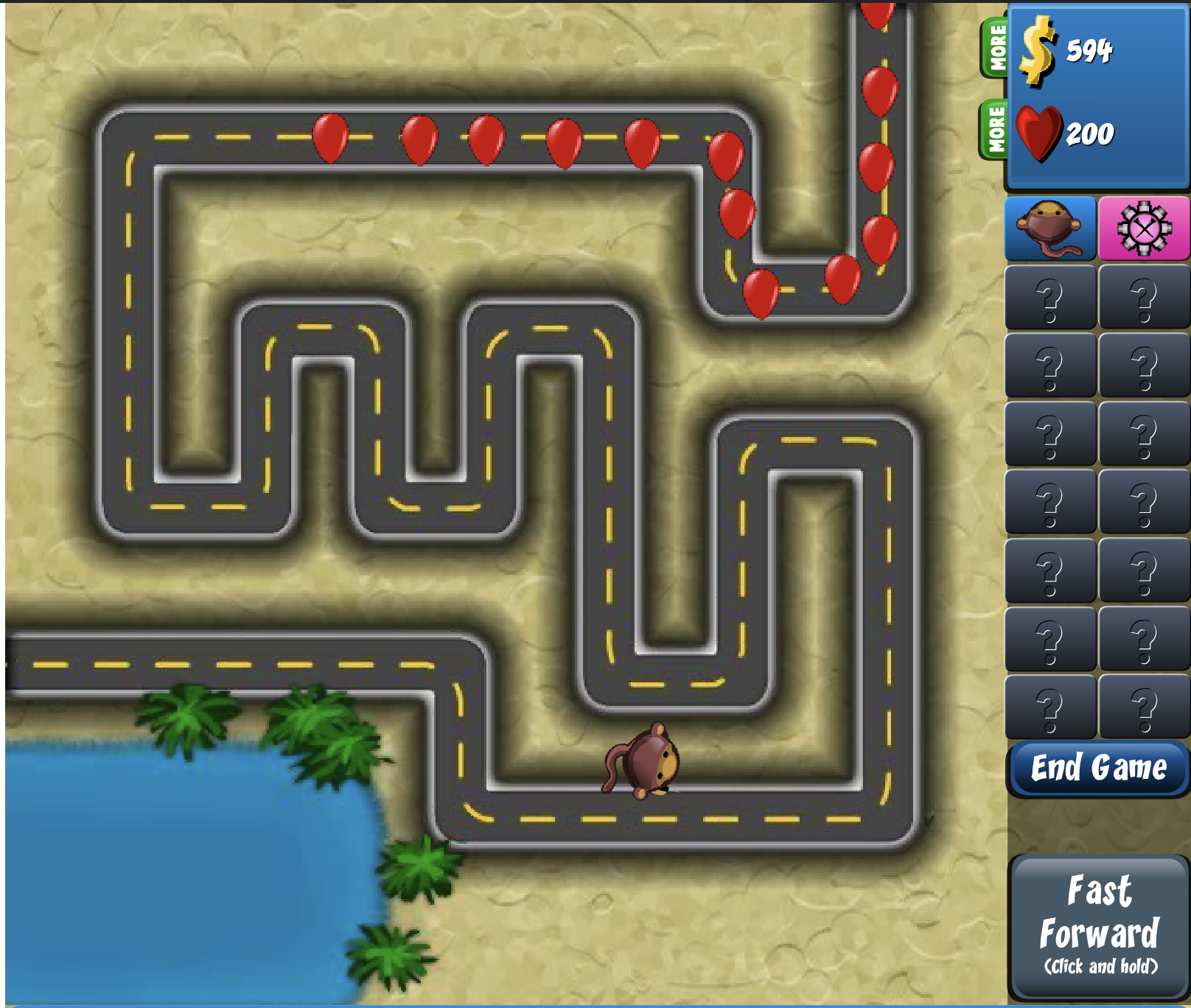Click the gold dollar sign icon

tap(1038, 51)
